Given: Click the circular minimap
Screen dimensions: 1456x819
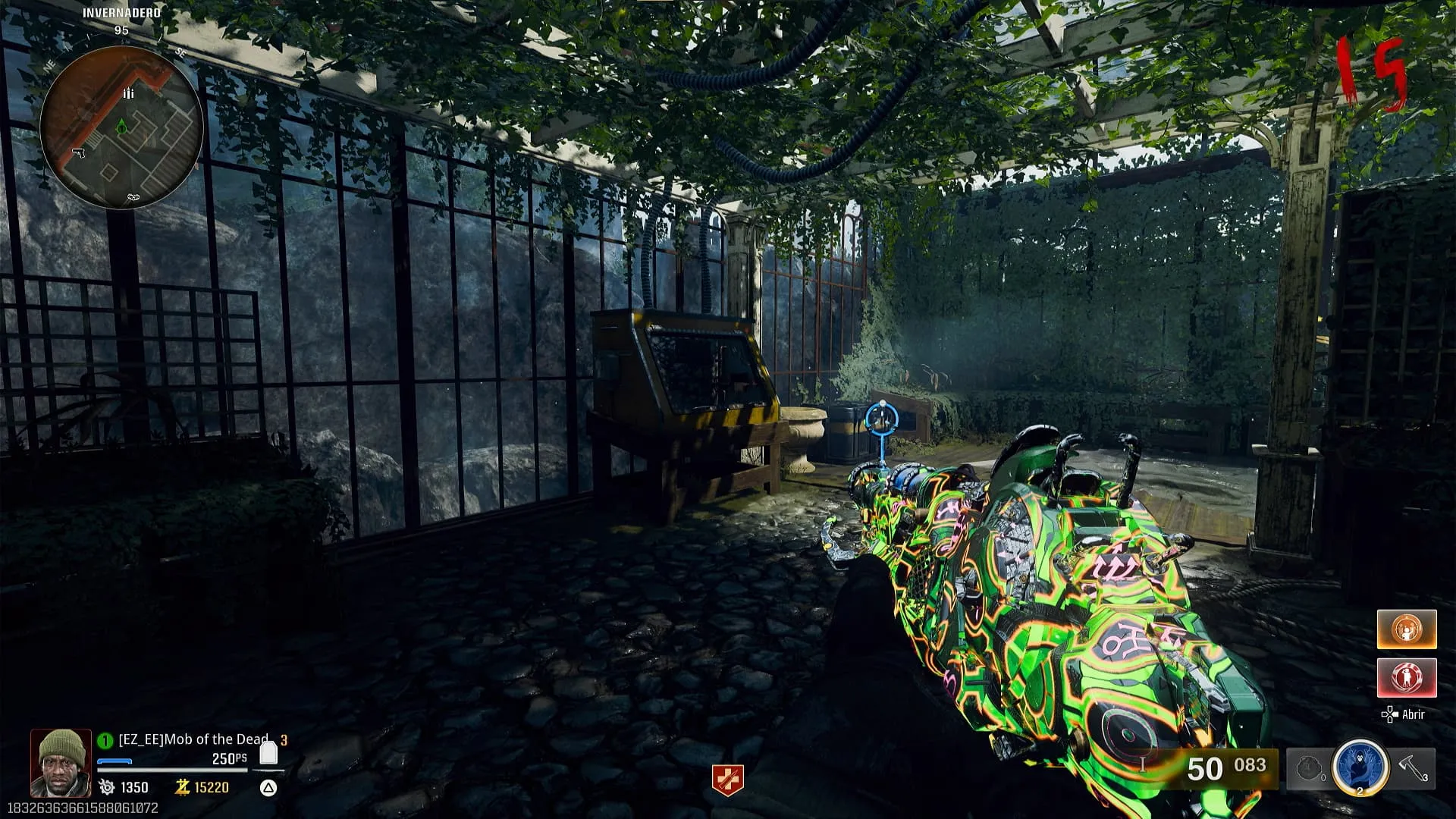Looking at the screenshot, I should (121, 127).
